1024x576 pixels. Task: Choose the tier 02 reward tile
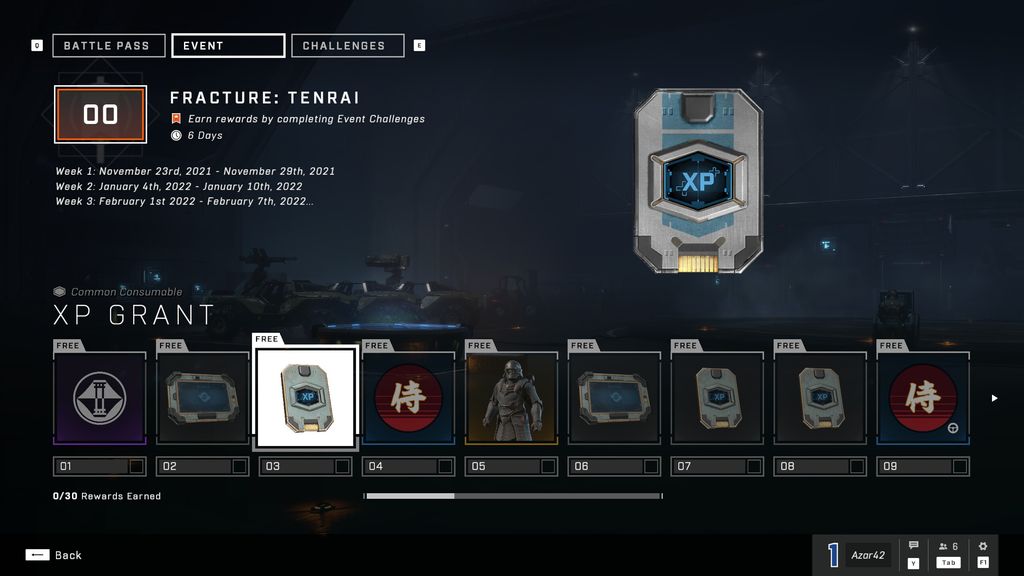click(x=203, y=398)
